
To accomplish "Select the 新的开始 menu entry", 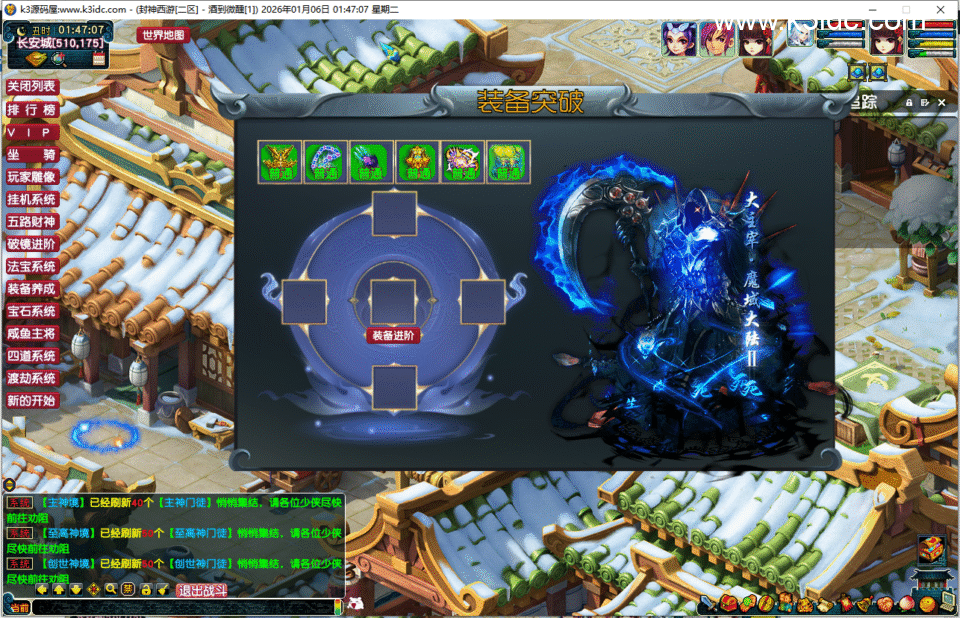I will (32, 400).
